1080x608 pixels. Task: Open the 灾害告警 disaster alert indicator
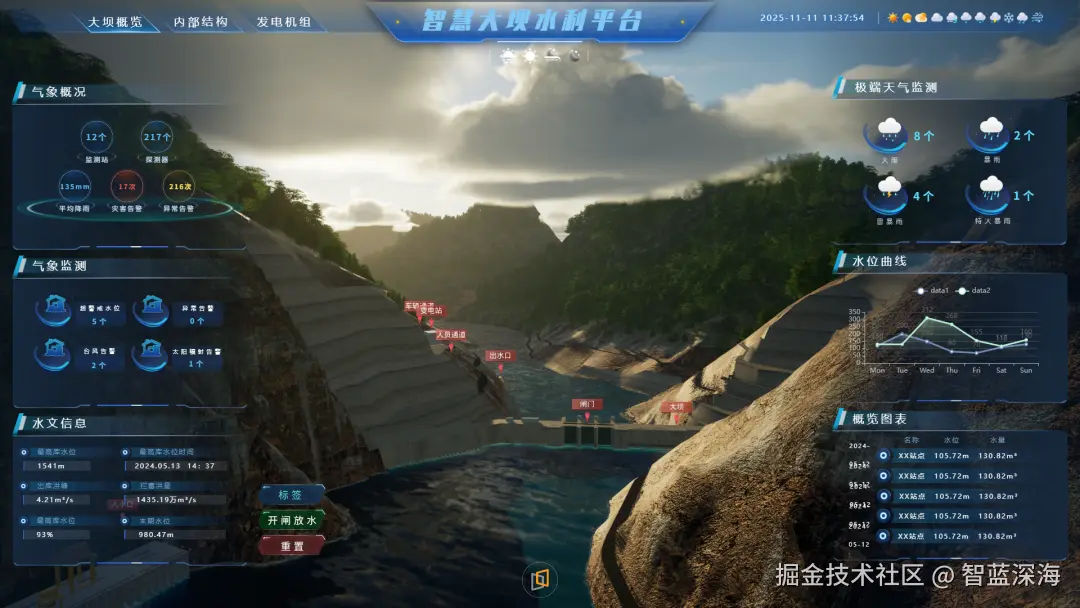127,187
